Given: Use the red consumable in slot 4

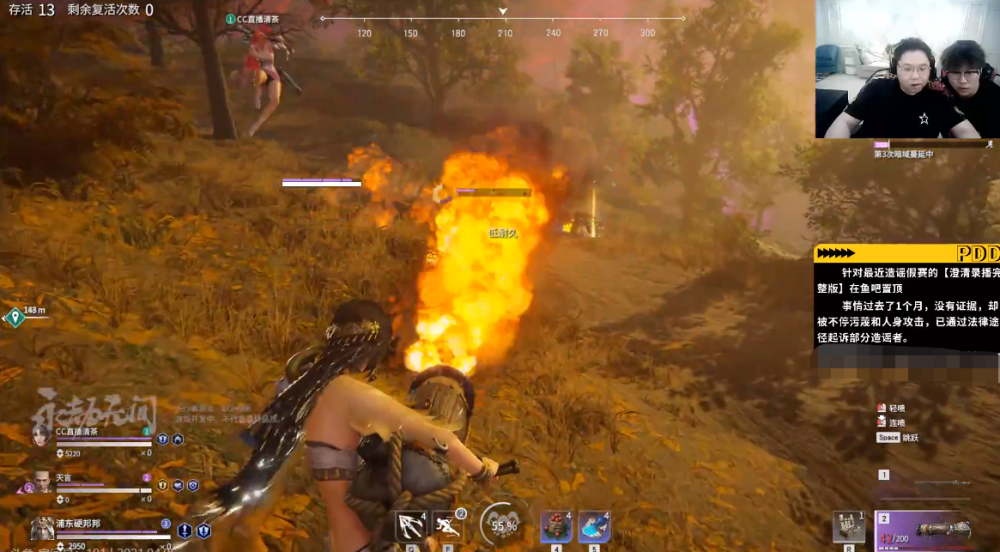Looking at the screenshot, I should coord(555,525).
